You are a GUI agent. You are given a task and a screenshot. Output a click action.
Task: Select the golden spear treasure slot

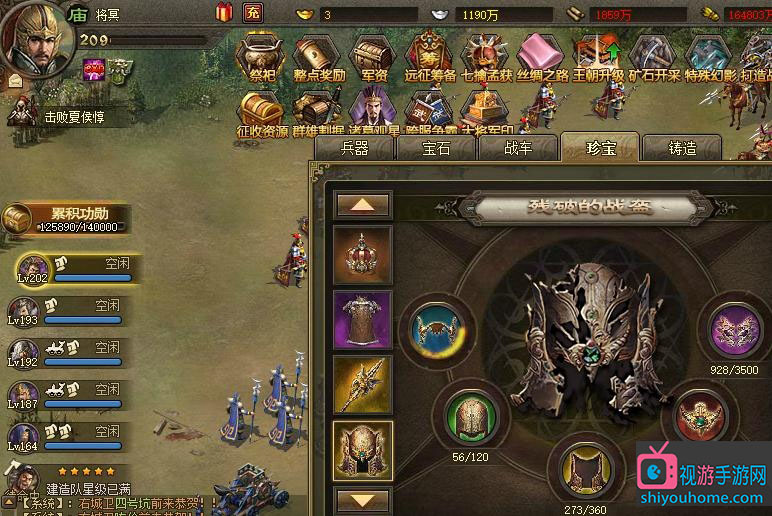tap(362, 386)
